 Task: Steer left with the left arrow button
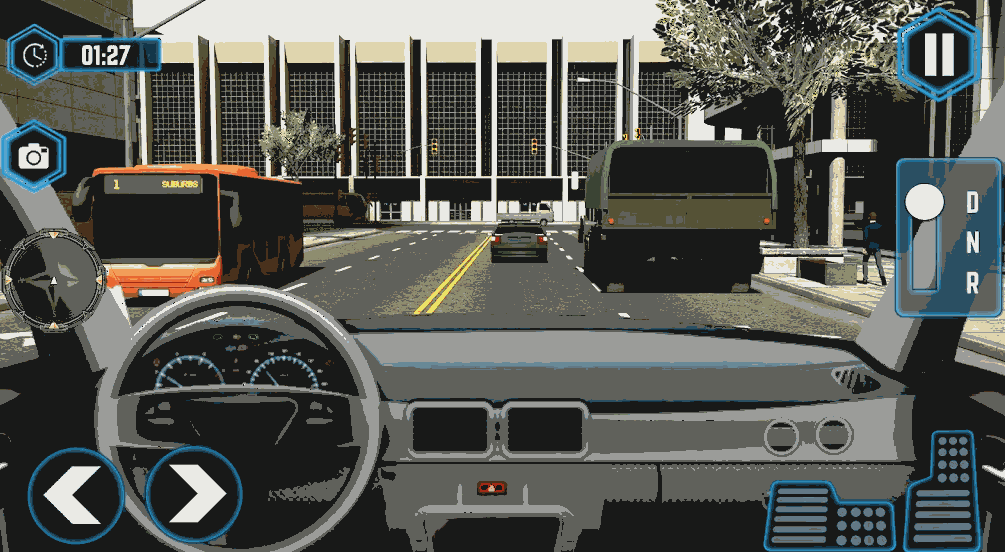click(x=74, y=494)
